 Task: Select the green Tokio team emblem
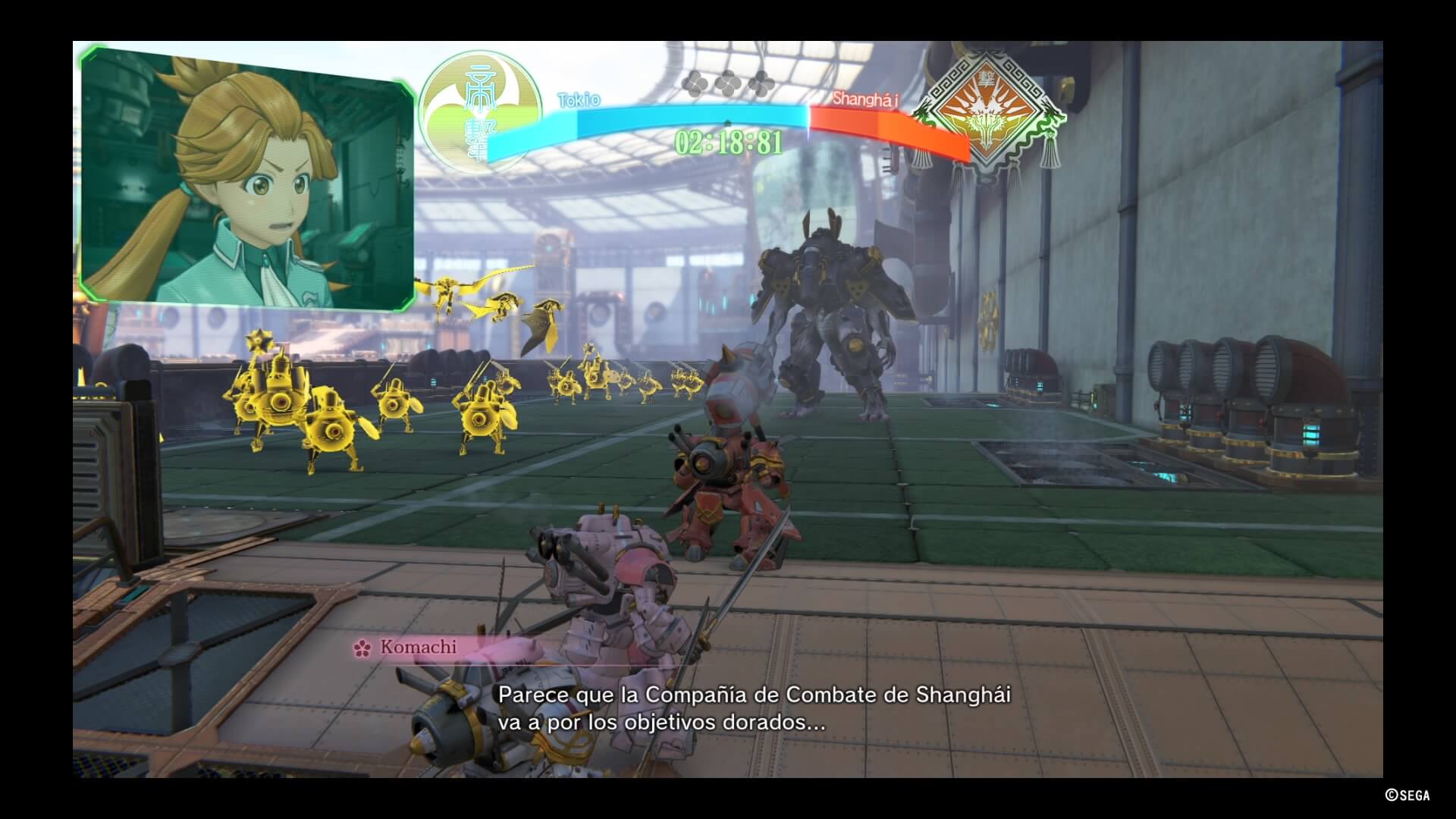pyautogui.click(x=479, y=112)
